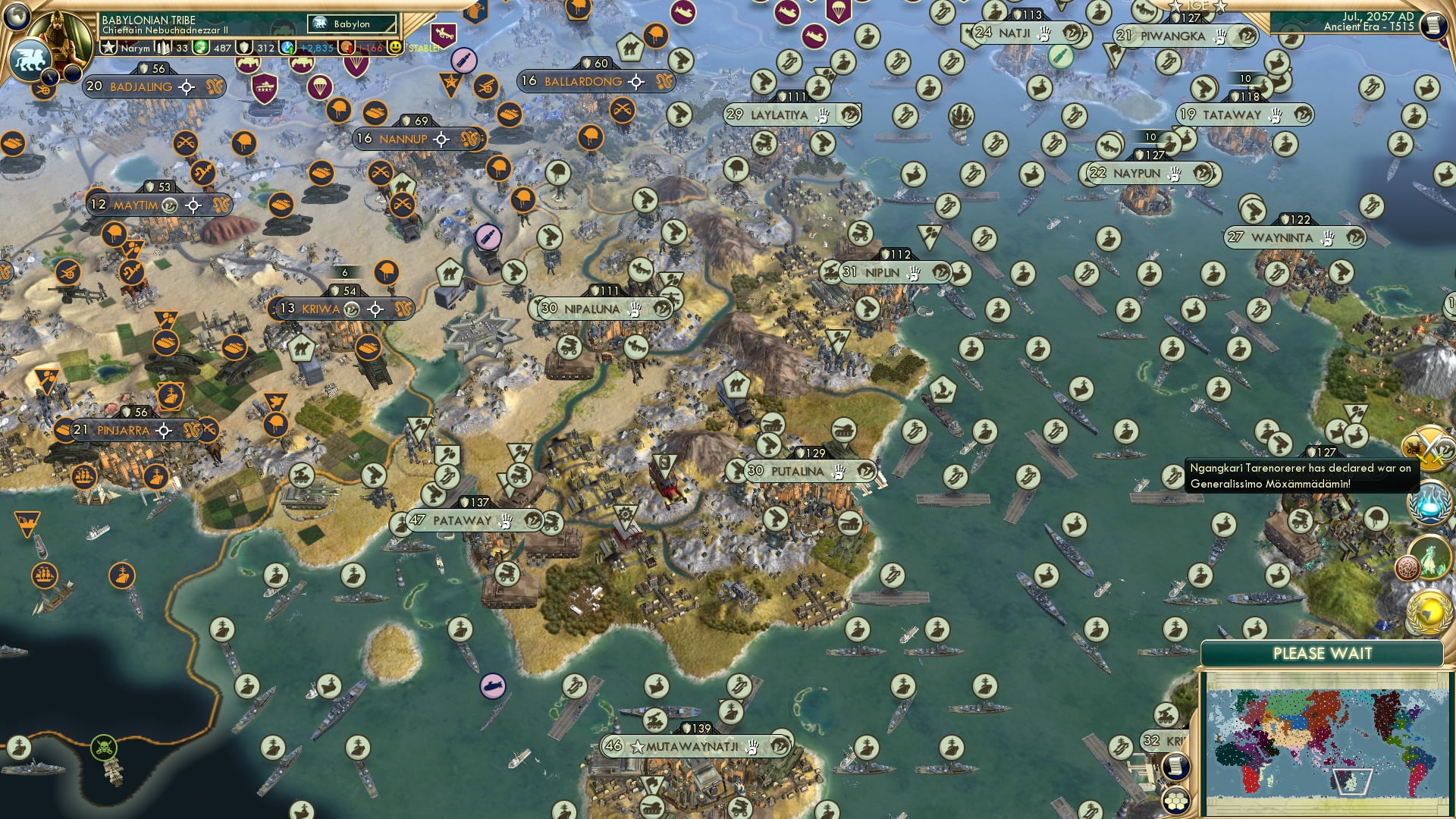This screenshot has height=819, width=1456.
Task: Click the pink submarine indicator near the coast
Action: (x=494, y=683)
